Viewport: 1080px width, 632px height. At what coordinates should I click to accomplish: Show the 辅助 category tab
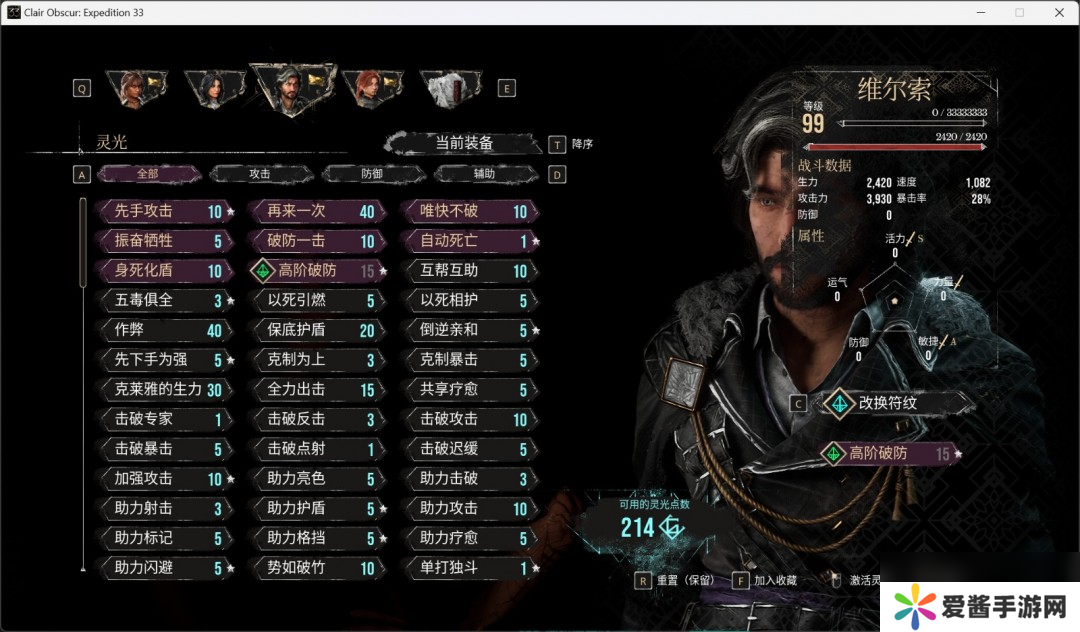(484, 174)
